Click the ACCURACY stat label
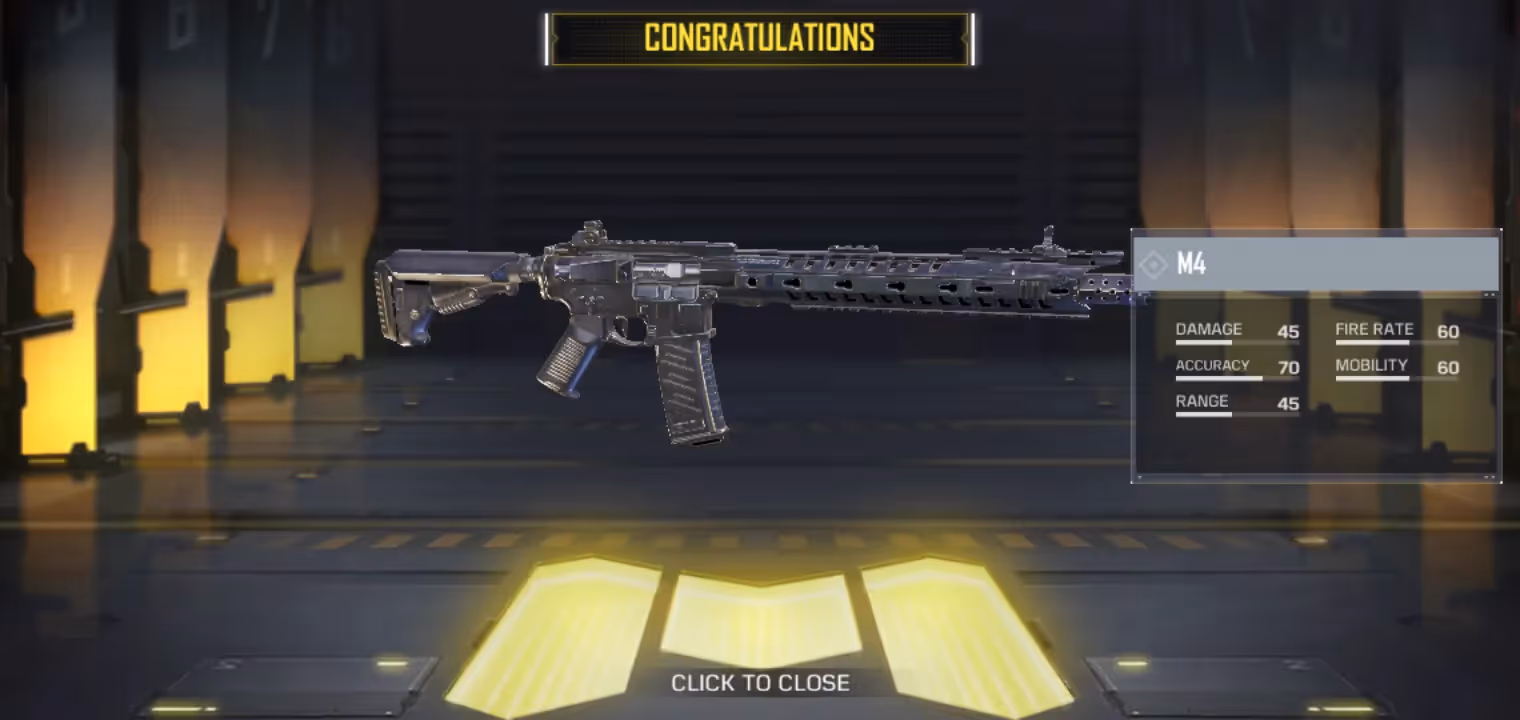This screenshot has width=1520, height=720. (1212, 365)
